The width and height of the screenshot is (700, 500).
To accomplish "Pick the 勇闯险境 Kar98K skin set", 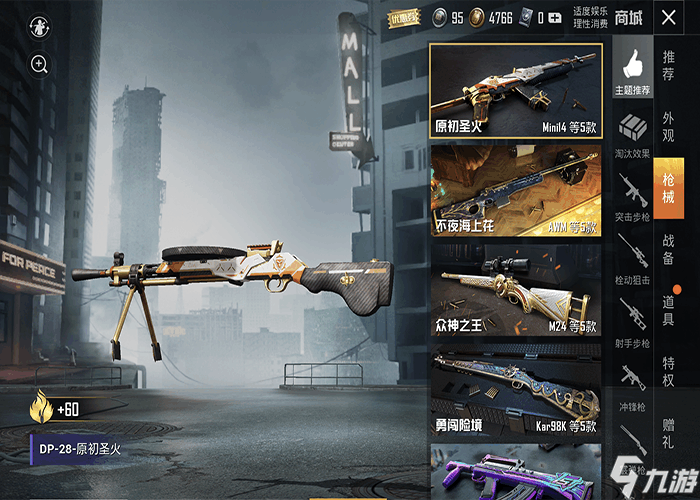I will [516, 392].
